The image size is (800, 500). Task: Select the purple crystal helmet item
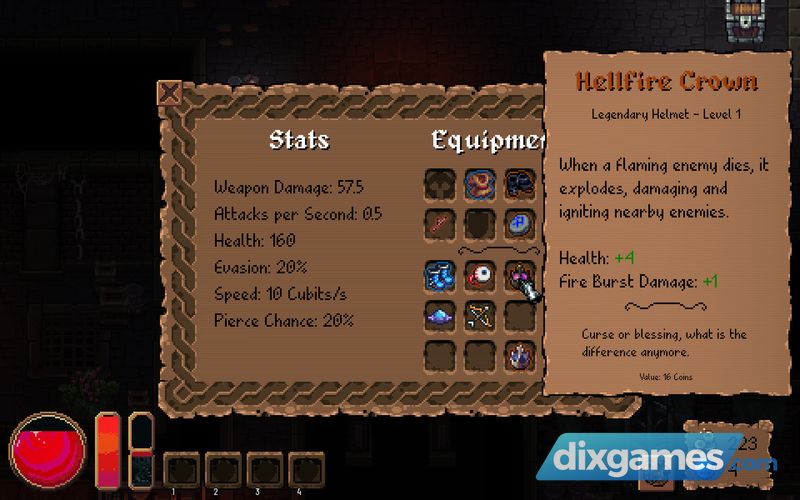(518, 355)
